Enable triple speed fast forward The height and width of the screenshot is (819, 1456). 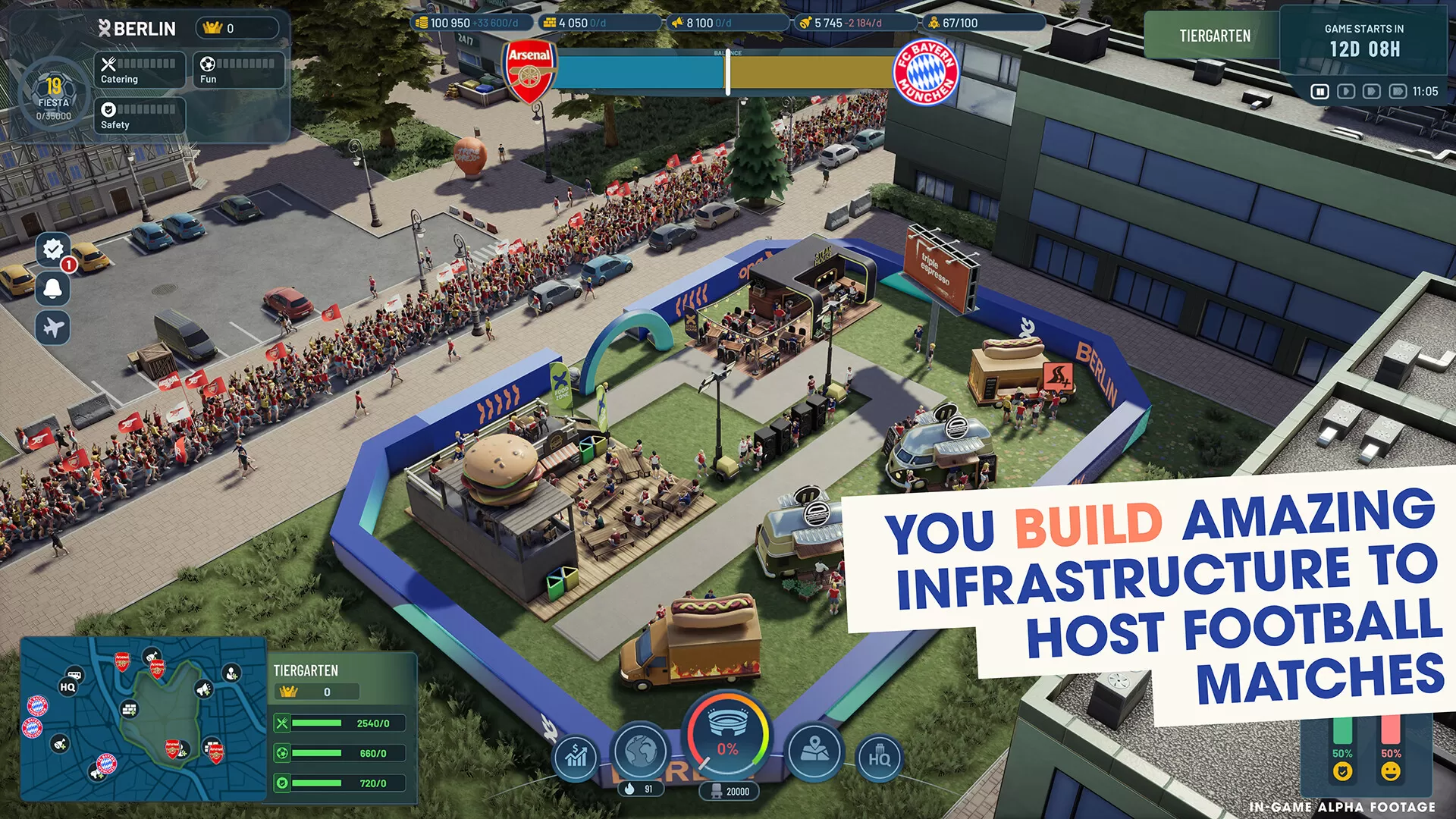point(1398,91)
